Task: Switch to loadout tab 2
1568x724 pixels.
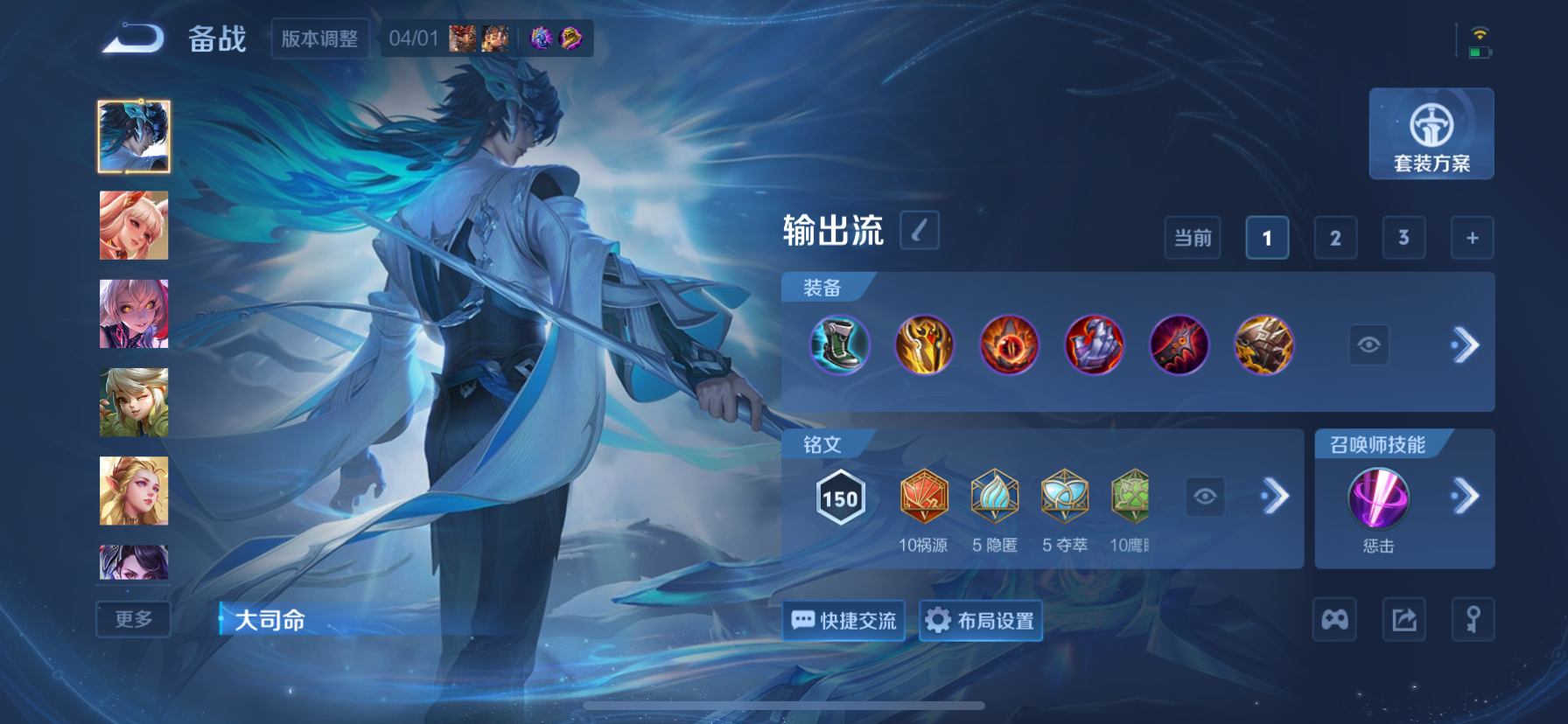Action: click(x=1335, y=237)
